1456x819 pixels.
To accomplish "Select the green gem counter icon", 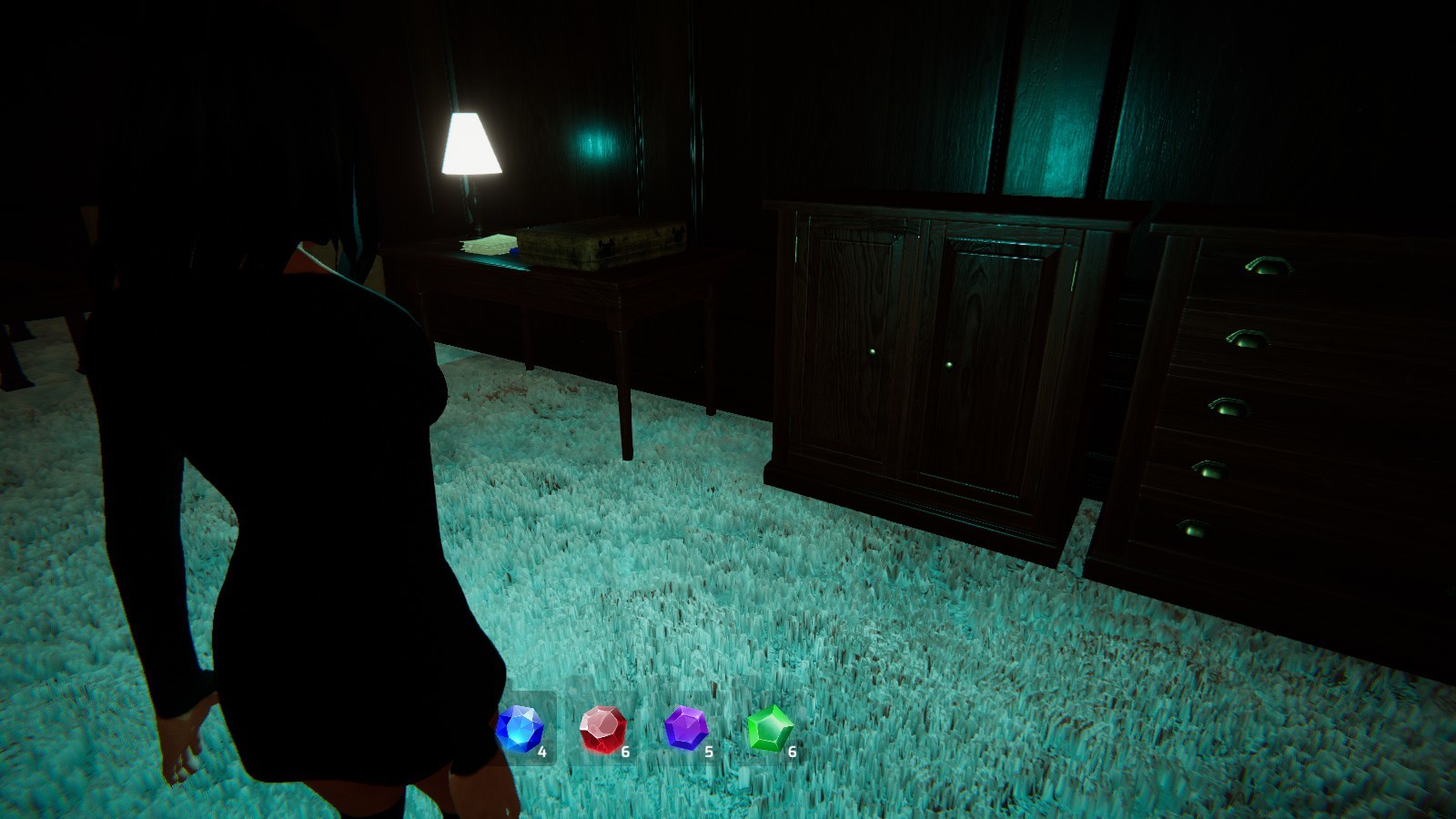I will [769, 728].
